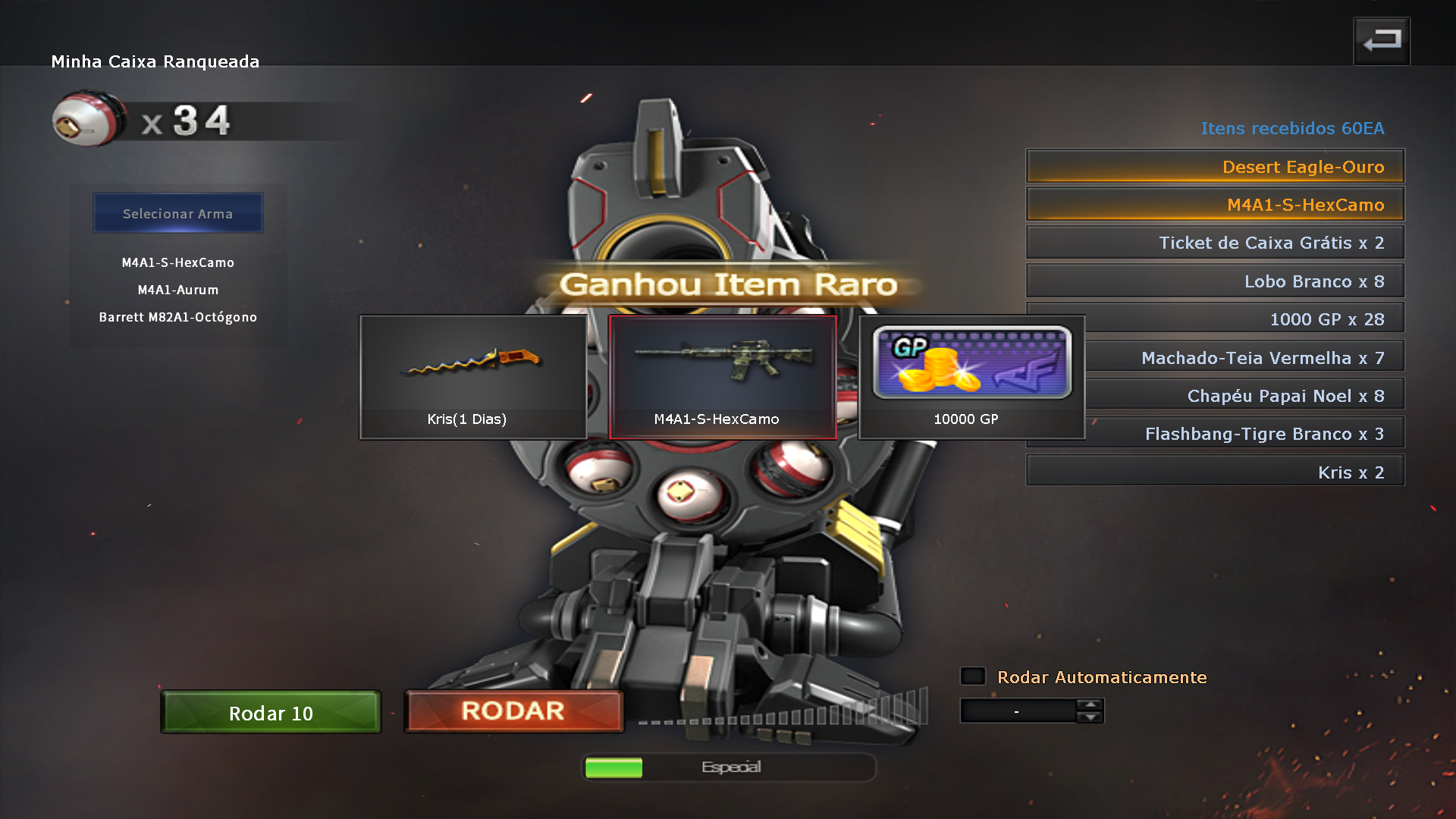This screenshot has width=1456, height=819.
Task: Select the Flashbang-Tigre Branco row
Action: (1244, 434)
